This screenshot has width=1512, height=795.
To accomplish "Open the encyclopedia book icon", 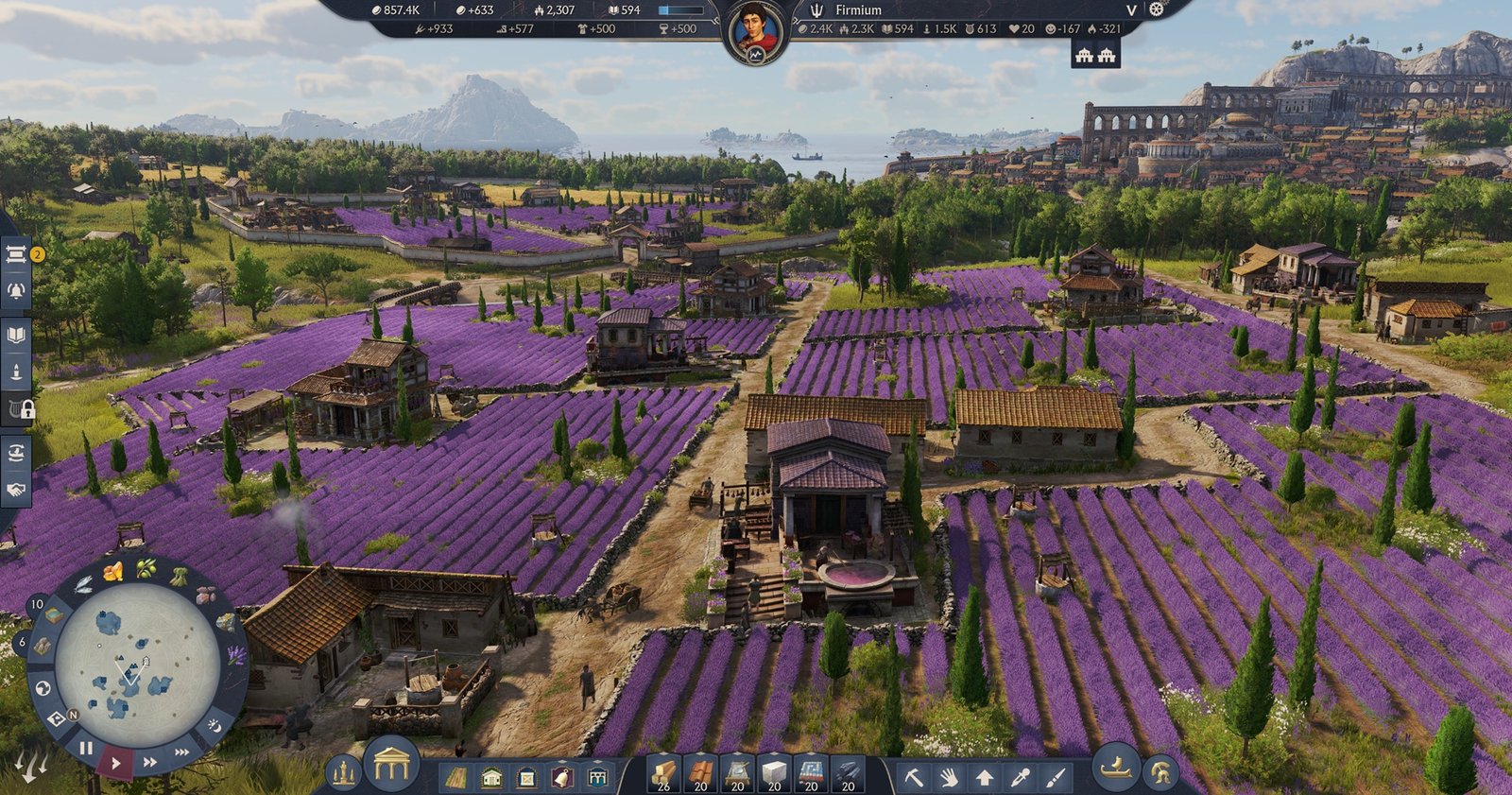I will 14,333.
